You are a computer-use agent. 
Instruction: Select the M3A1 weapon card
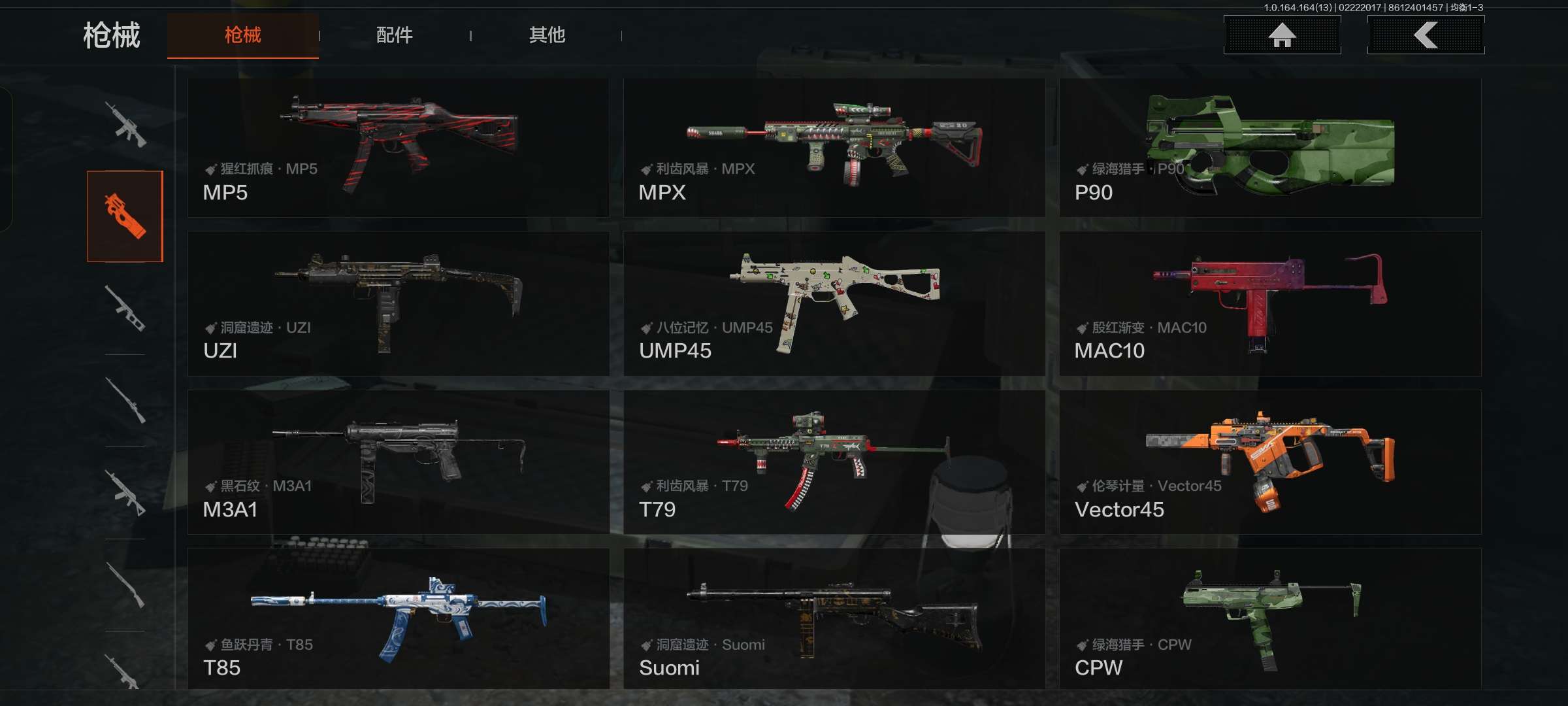coord(398,462)
